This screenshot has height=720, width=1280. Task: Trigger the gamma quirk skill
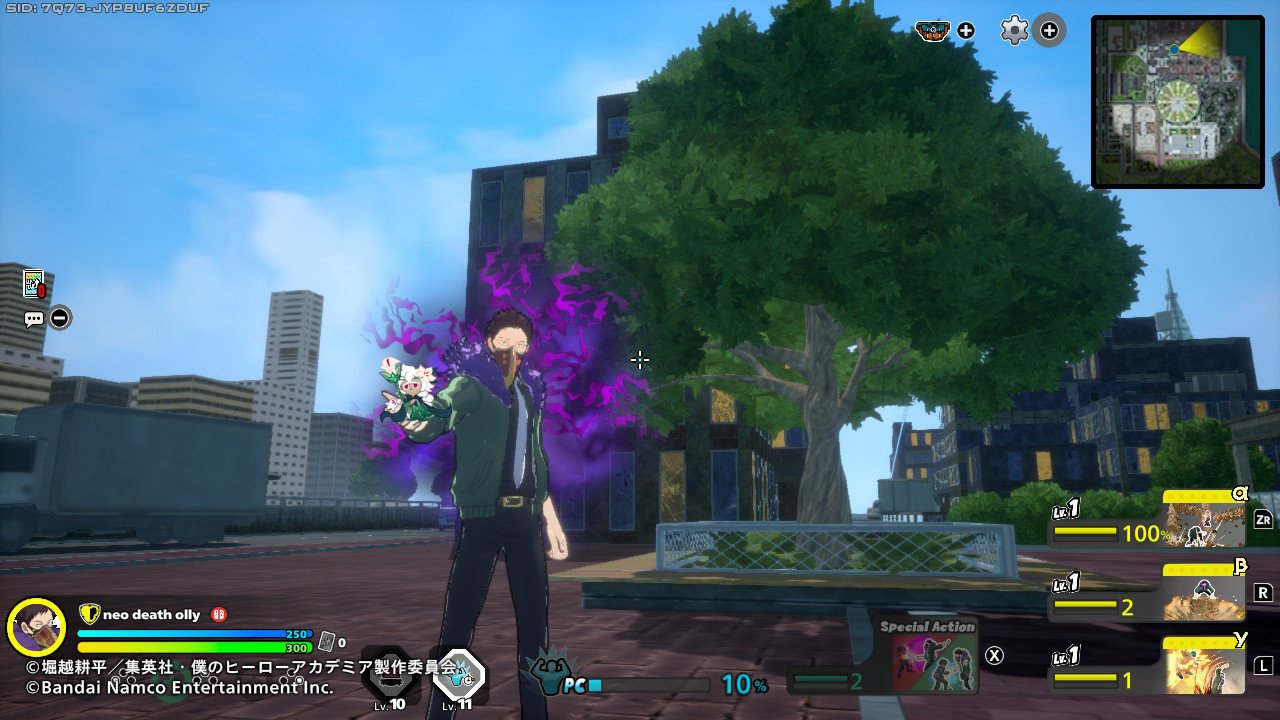point(1204,666)
